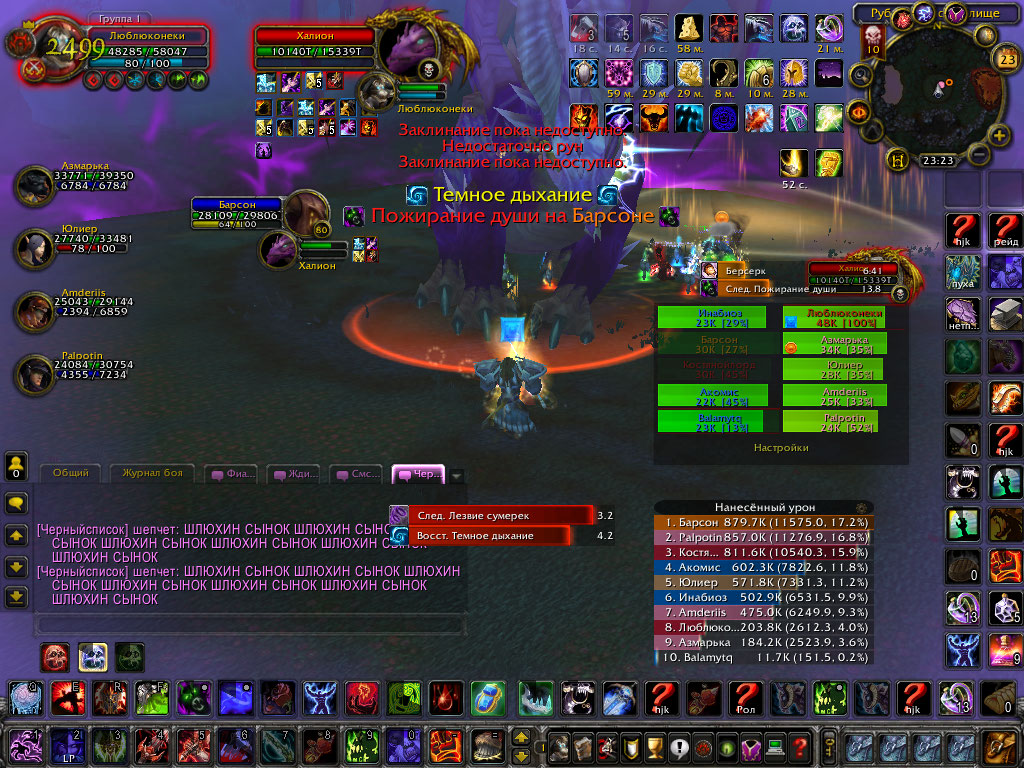The height and width of the screenshot is (768, 1024).
Task: Open the Журнал боя combat log tab
Action: pos(152,473)
